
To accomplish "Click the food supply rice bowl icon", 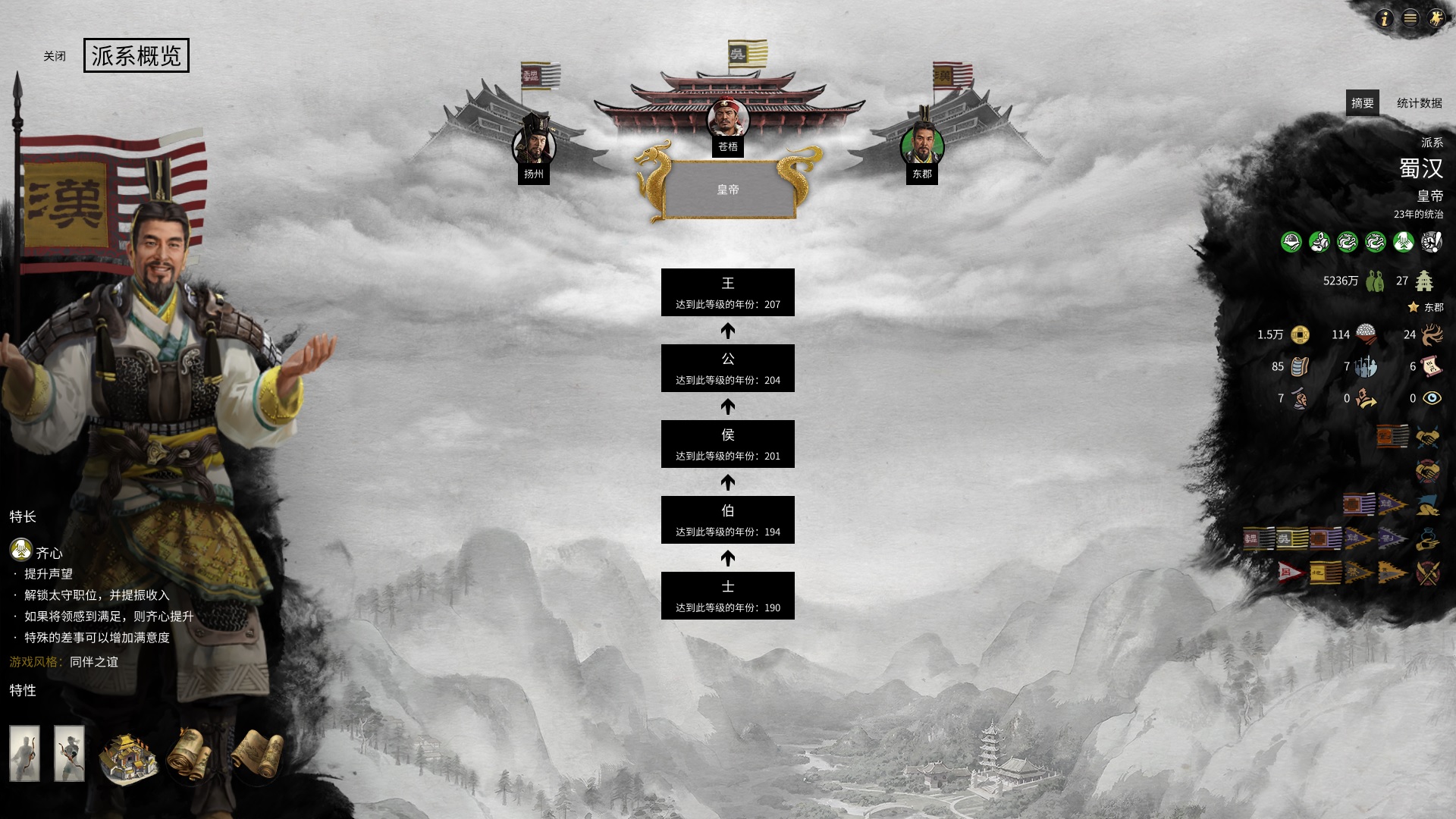I will 1366,334.
